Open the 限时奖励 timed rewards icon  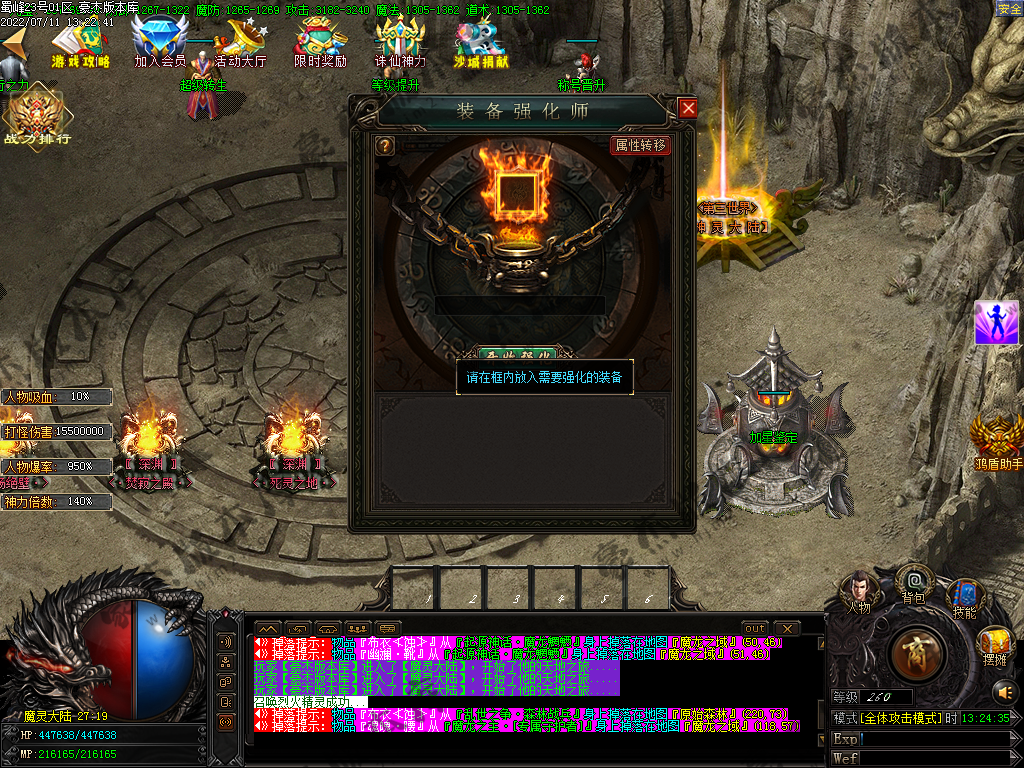(320, 43)
